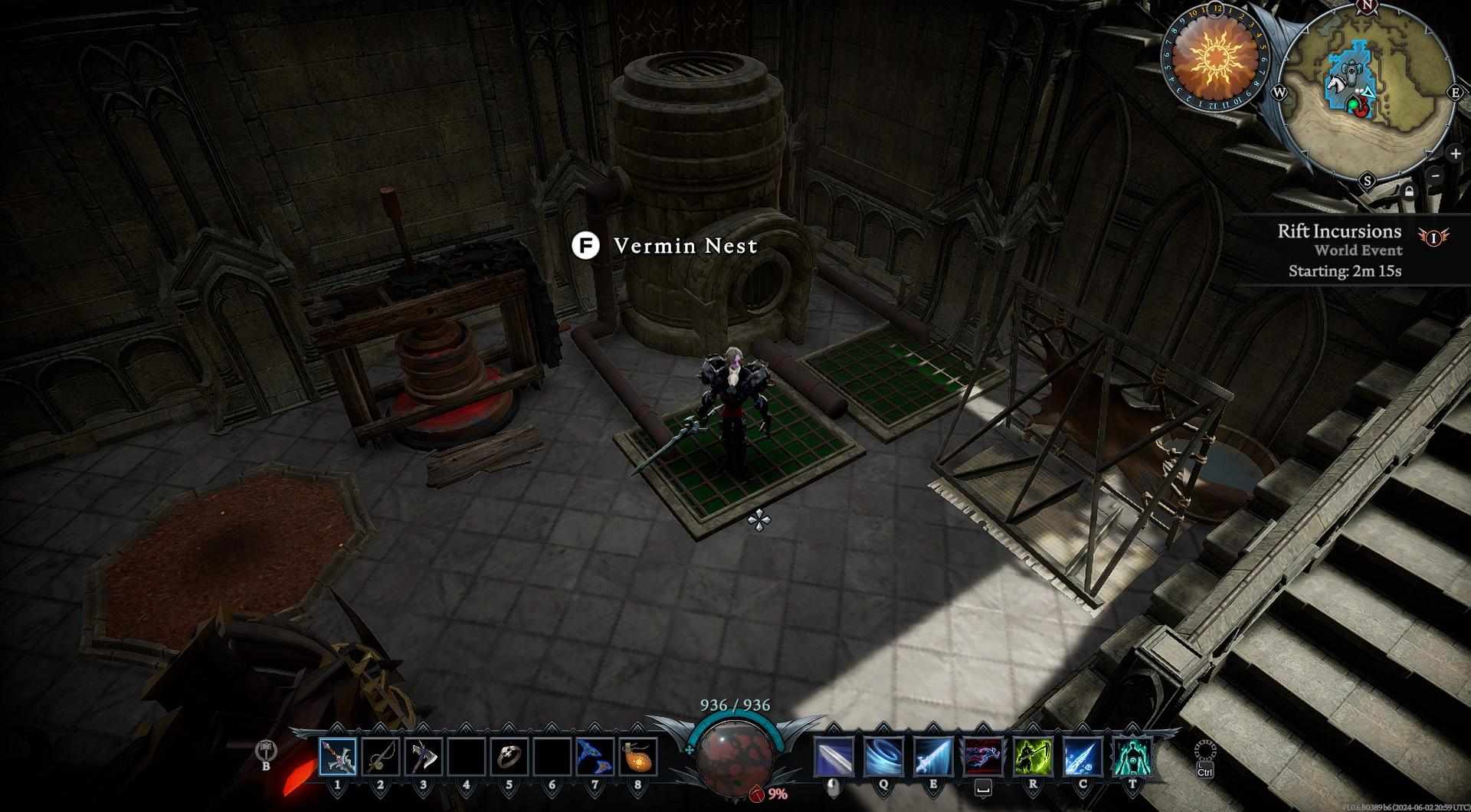Zoom in on the minimap
This screenshot has width=1471, height=812.
coord(1455,153)
